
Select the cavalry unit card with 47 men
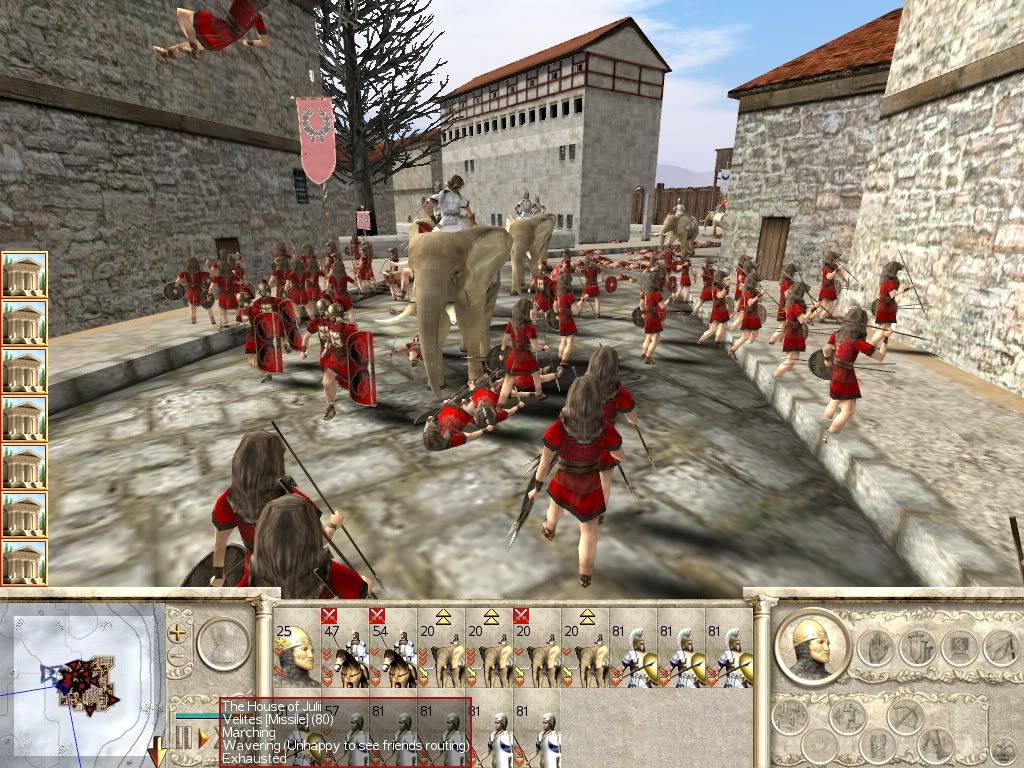tap(345, 648)
